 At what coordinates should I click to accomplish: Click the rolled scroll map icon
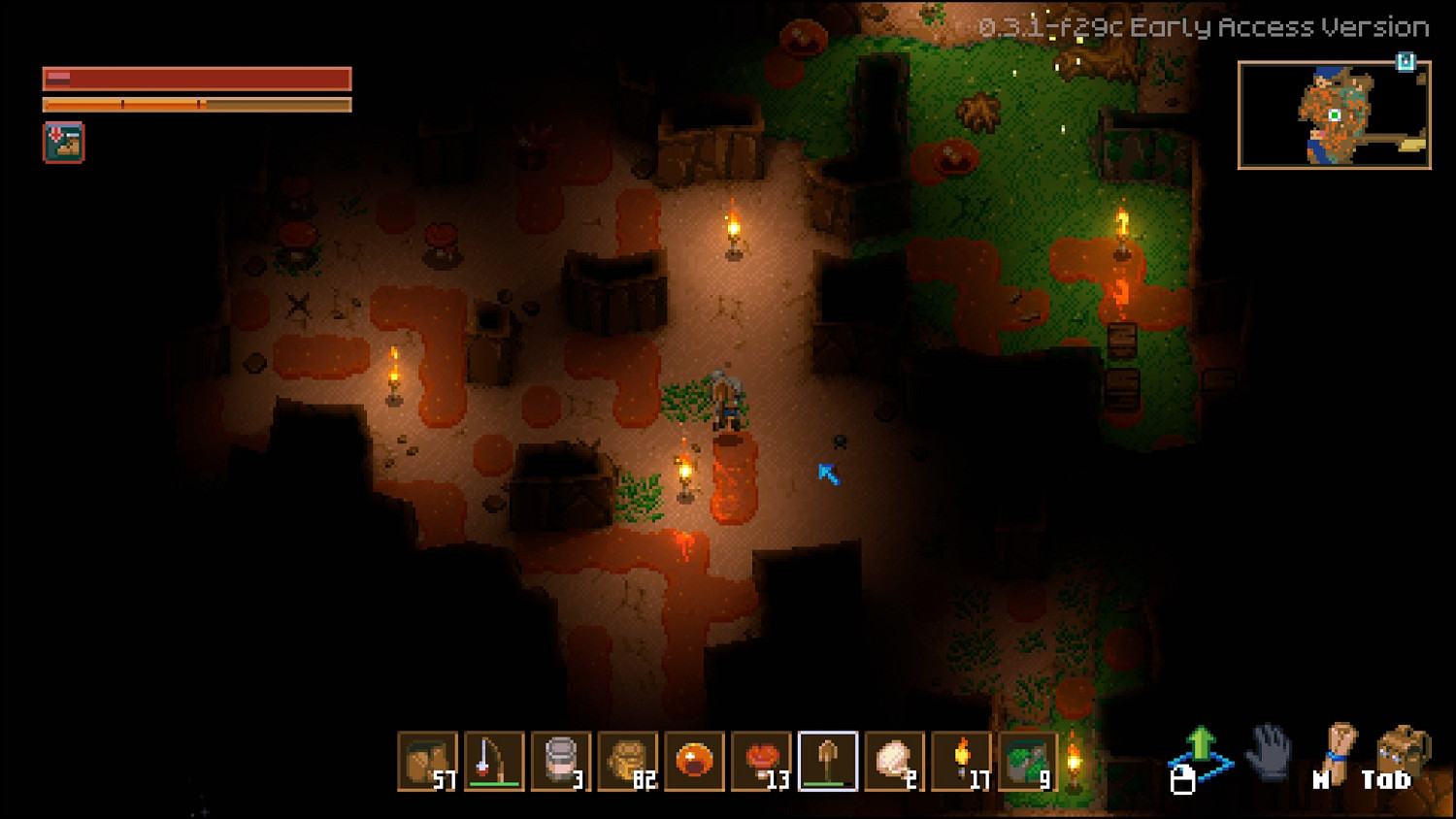tap(1339, 752)
